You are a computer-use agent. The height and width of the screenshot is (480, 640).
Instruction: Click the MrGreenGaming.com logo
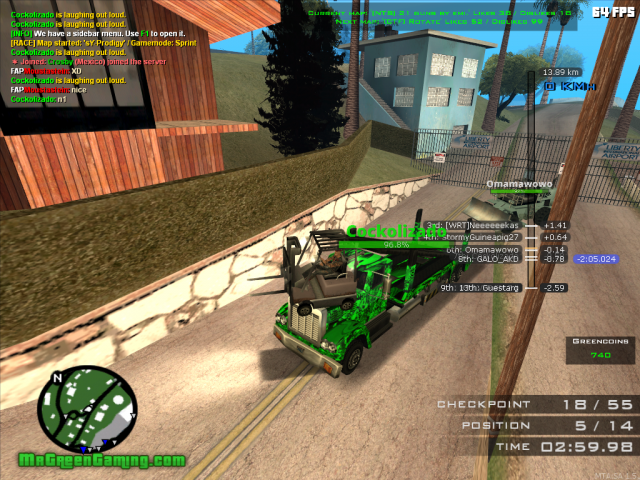point(102,460)
